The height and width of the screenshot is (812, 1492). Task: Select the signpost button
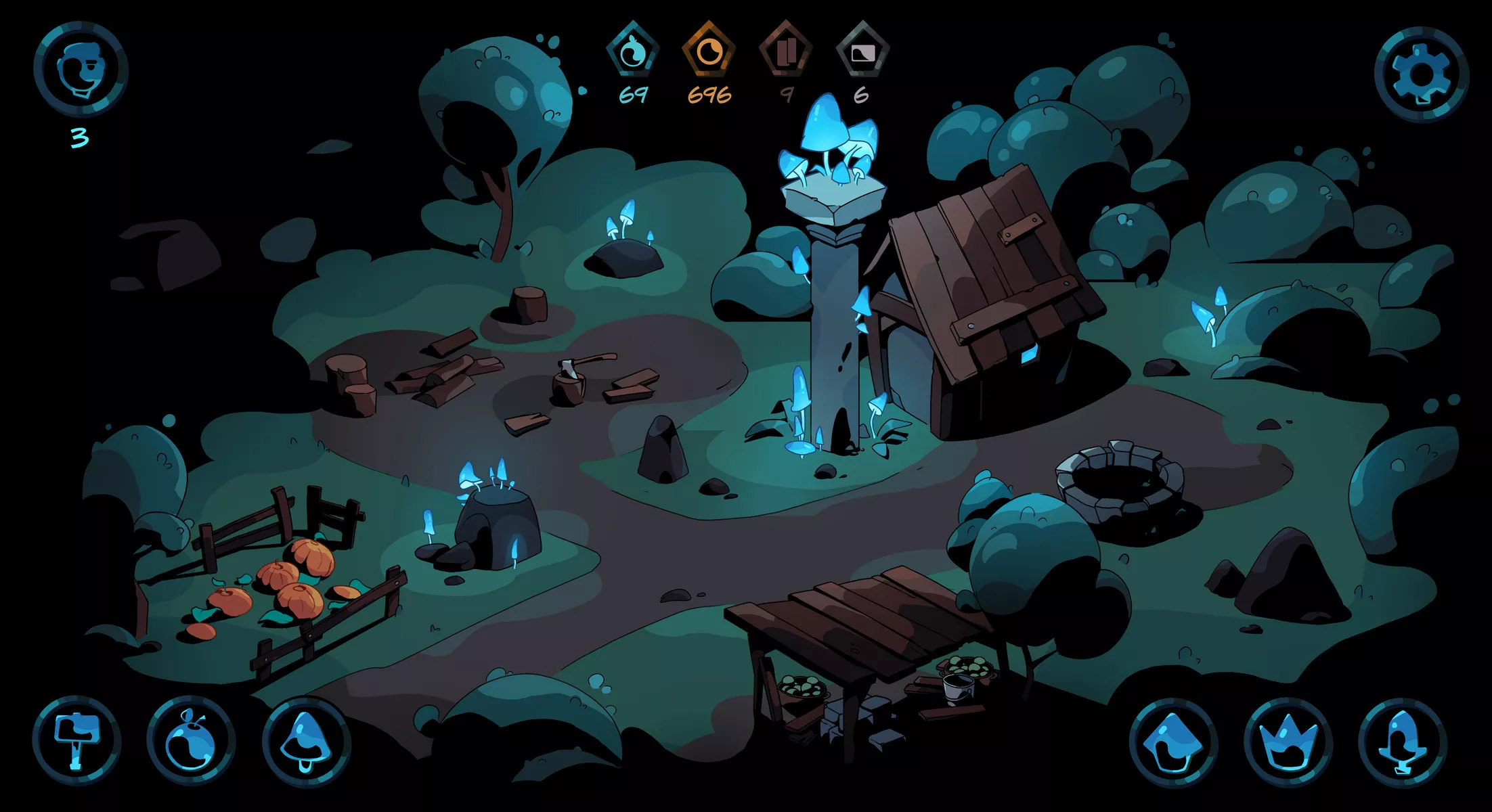[x=76, y=740]
